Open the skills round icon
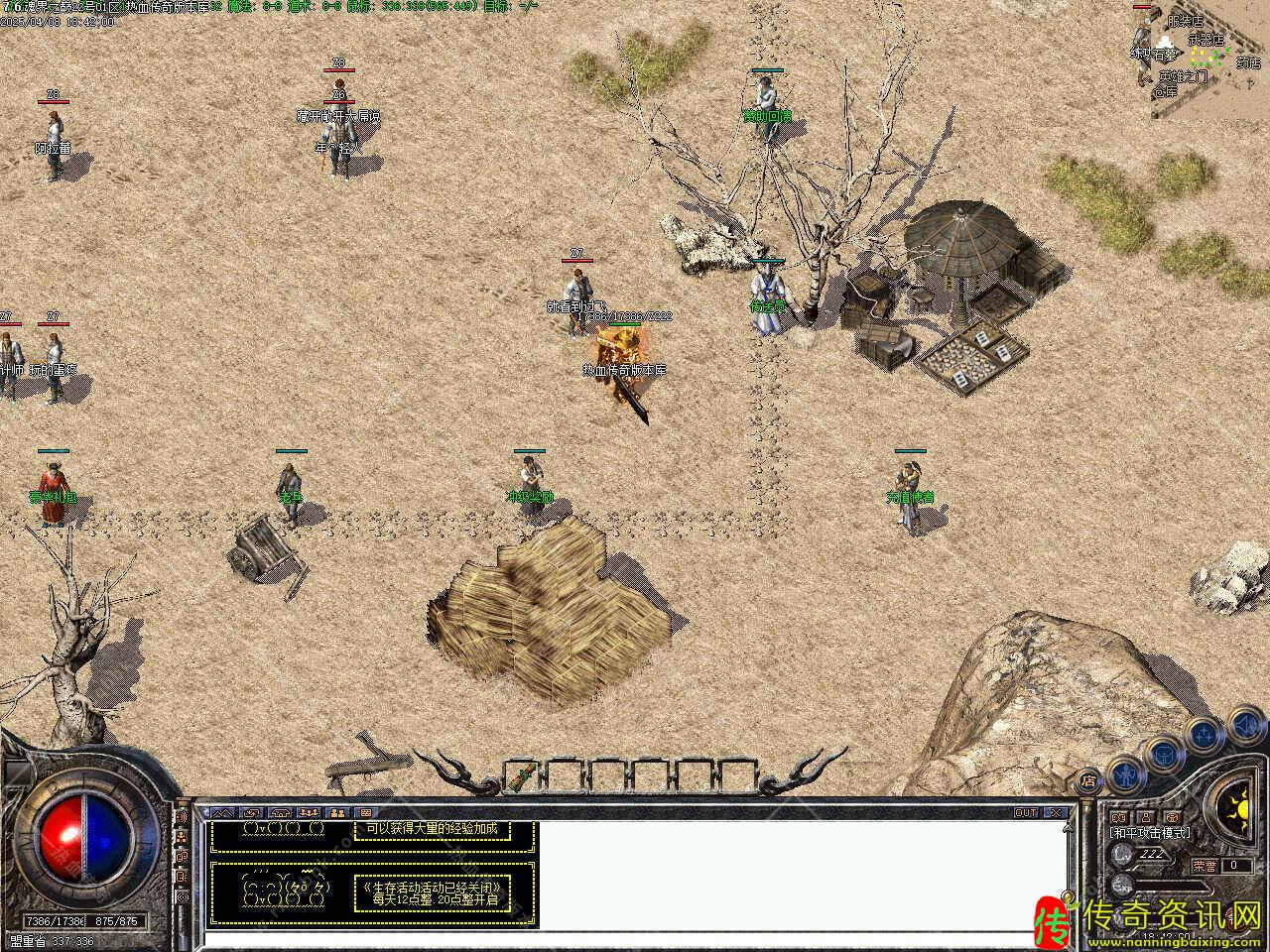1270x952 pixels. tap(1204, 735)
